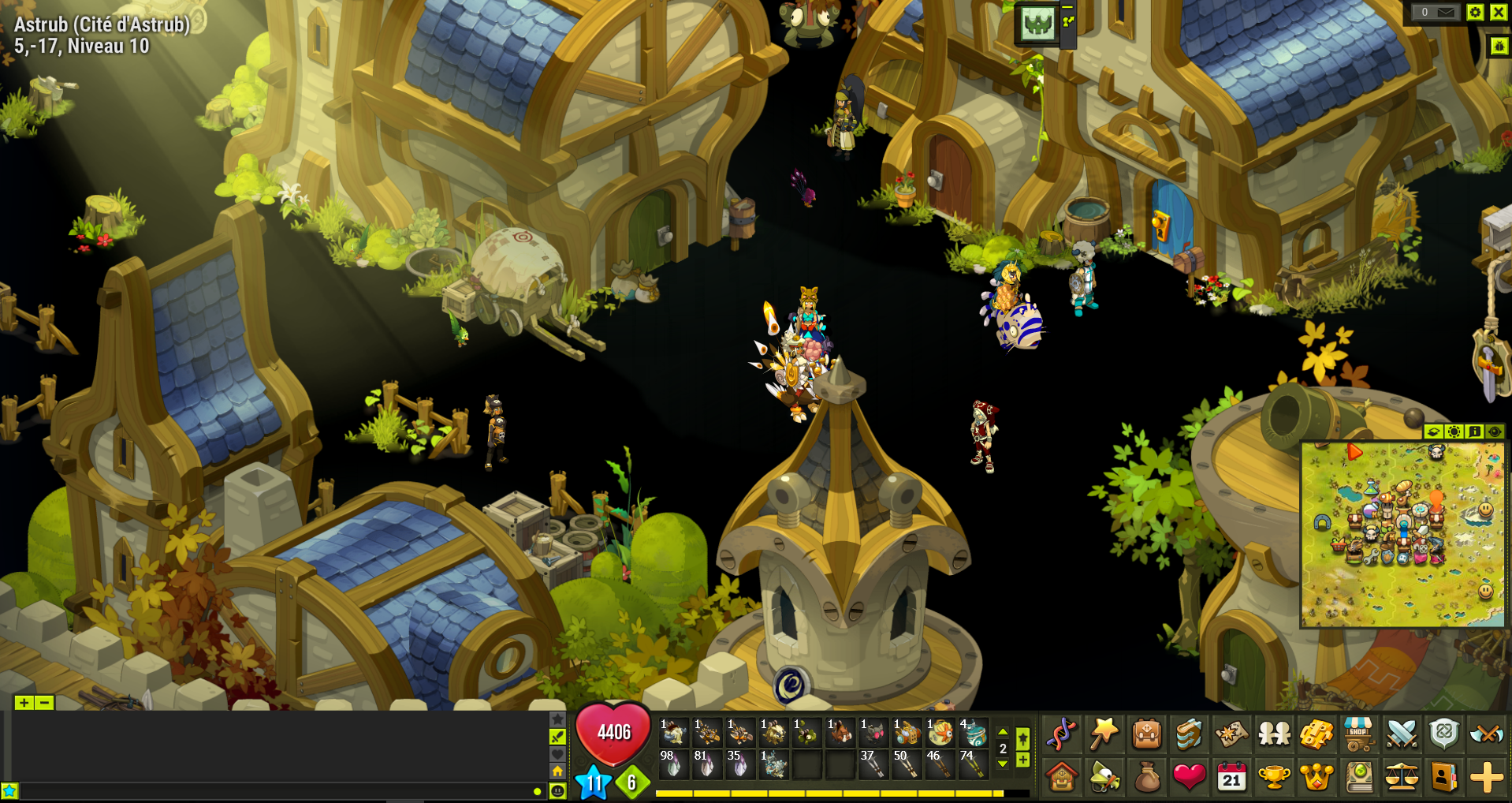Image resolution: width=1512 pixels, height=803 pixels.
Task: Open the smiley emotes button
Action: 557,791
